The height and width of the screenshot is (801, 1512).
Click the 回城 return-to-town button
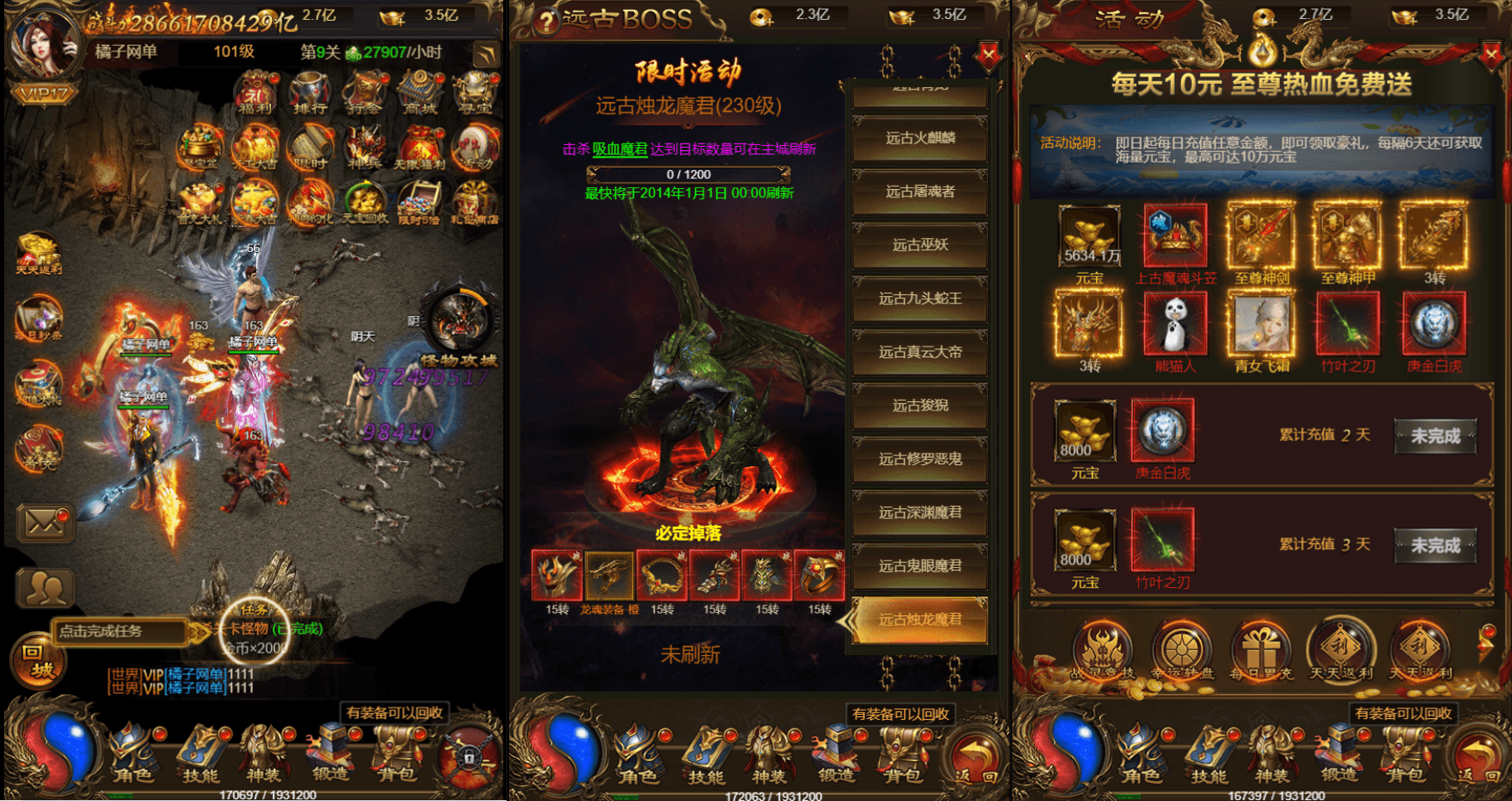[36, 662]
